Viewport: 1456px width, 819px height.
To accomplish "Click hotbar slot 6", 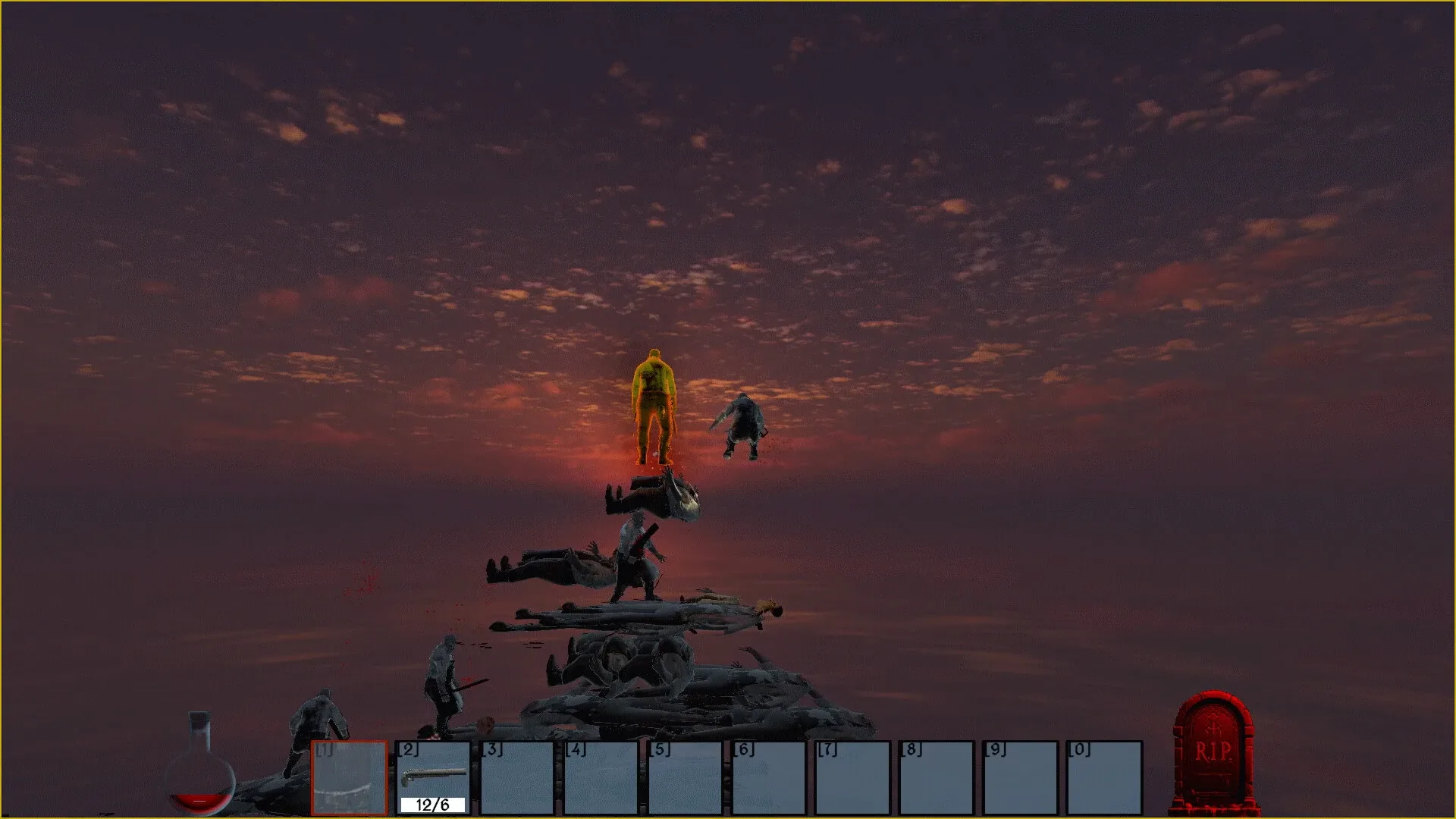I will pyautogui.click(x=770, y=777).
